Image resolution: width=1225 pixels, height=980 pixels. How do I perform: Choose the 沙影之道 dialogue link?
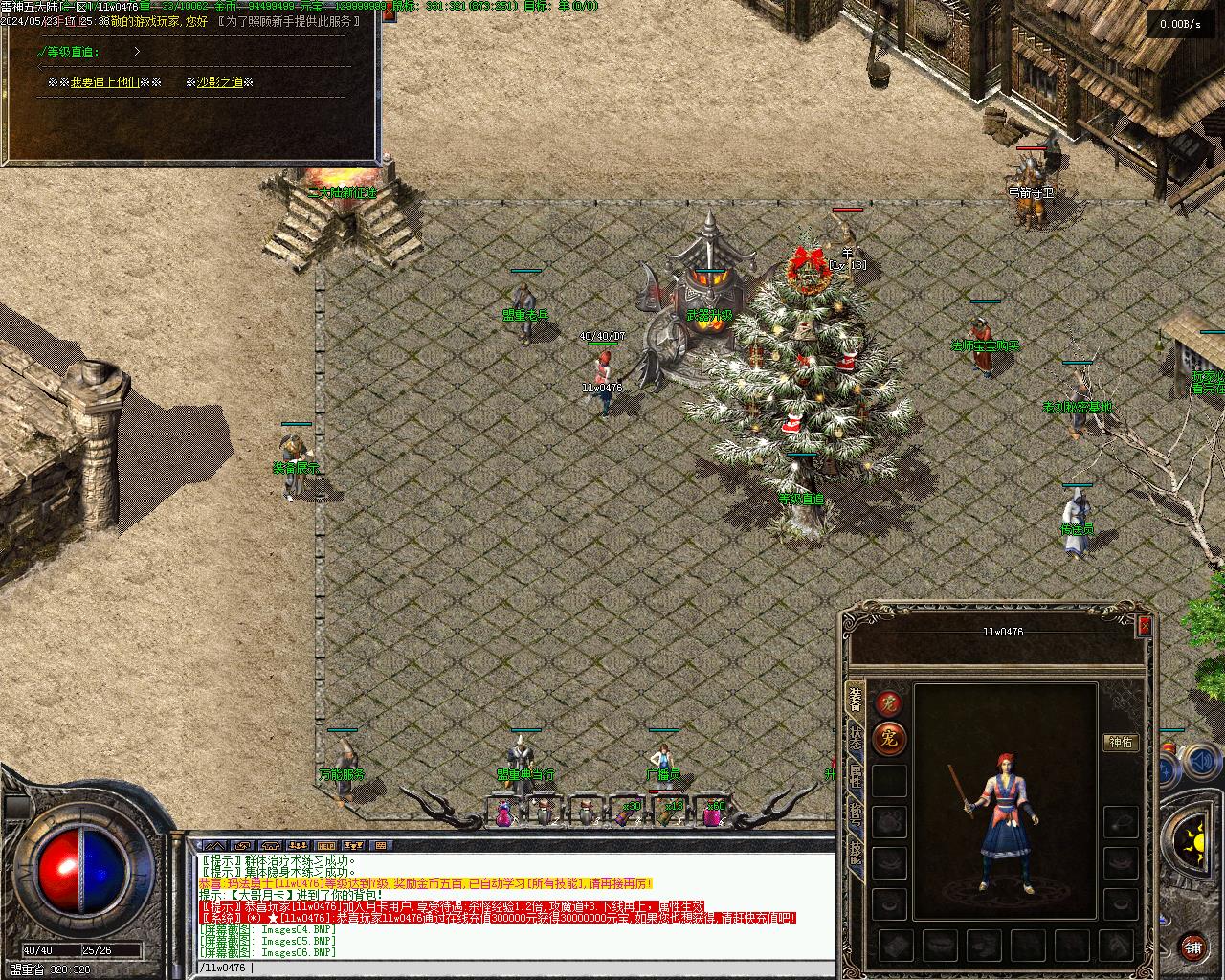point(220,82)
